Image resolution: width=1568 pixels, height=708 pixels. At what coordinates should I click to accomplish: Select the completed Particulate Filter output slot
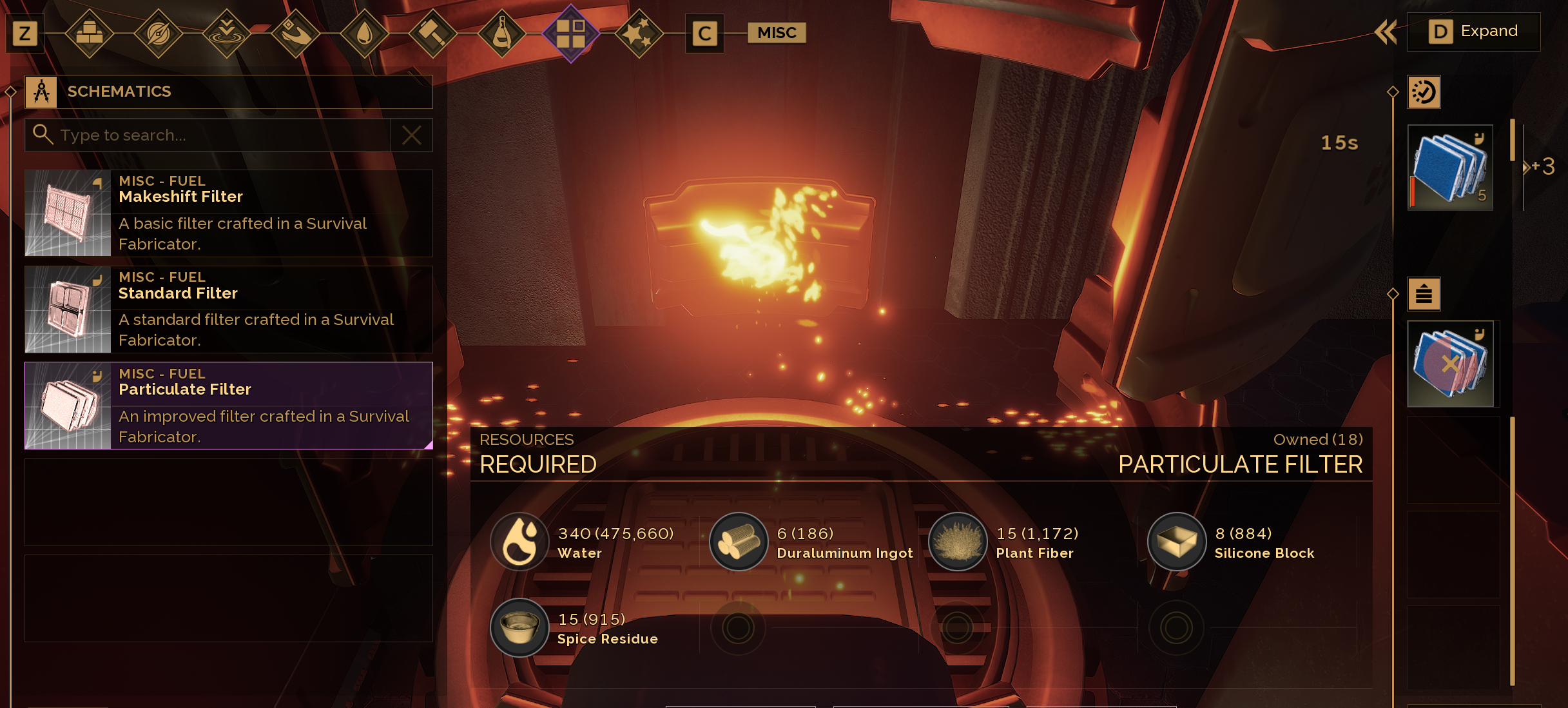click(1450, 168)
